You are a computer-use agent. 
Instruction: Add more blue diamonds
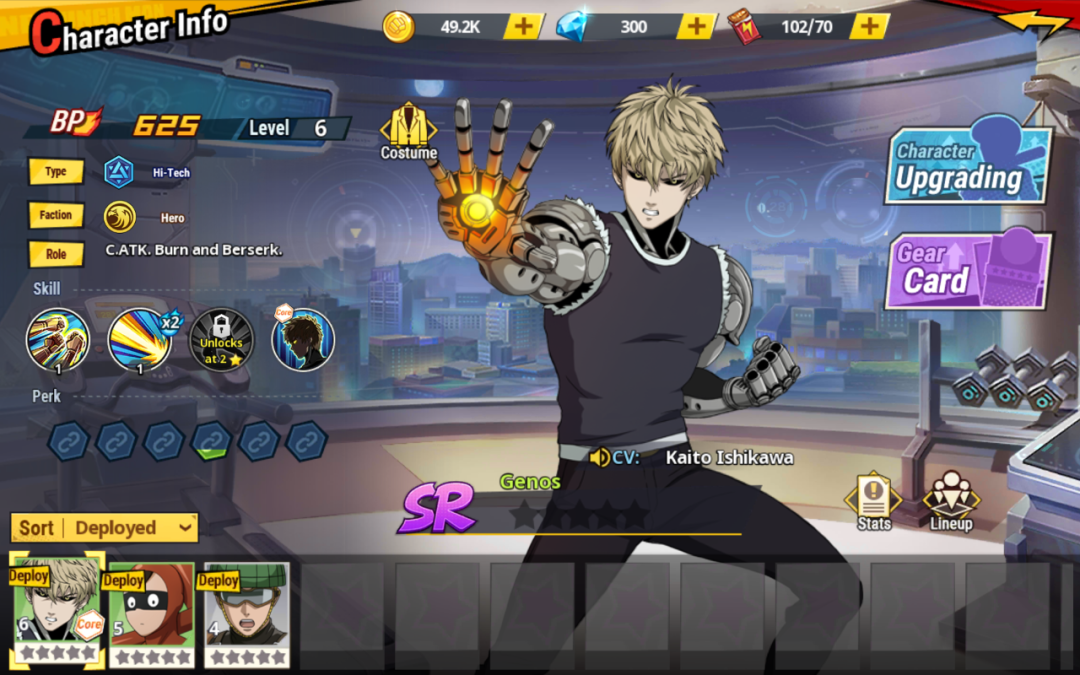[696, 27]
